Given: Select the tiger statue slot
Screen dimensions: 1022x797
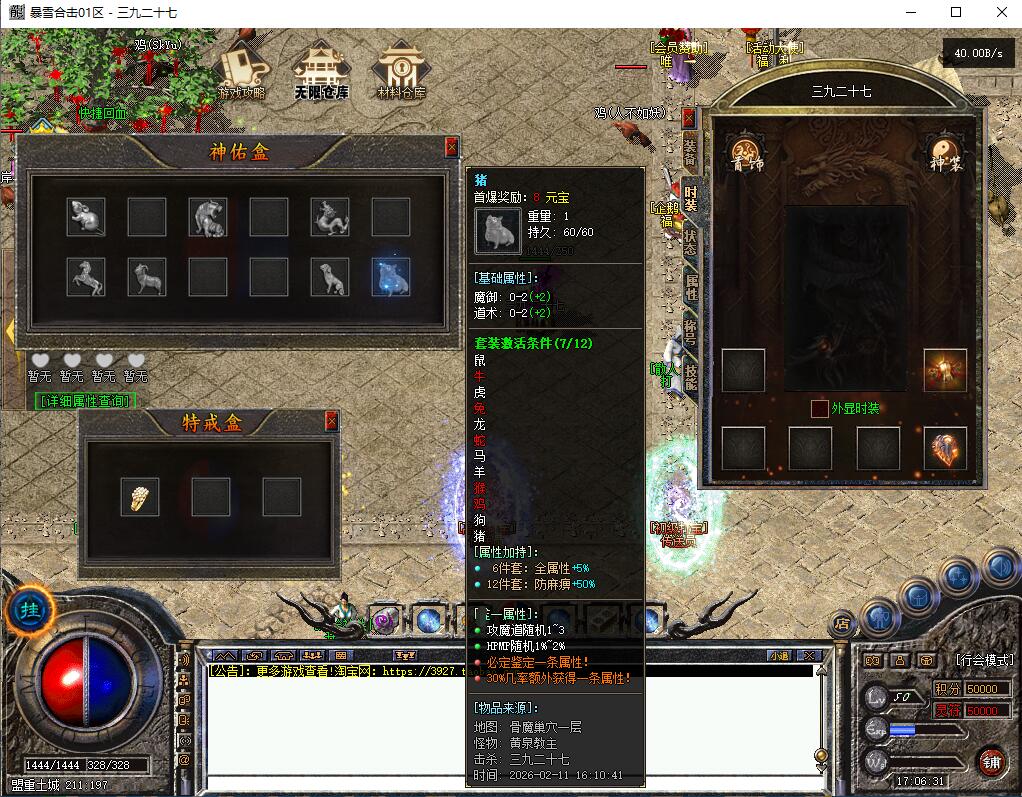Looking at the screenshot, I should [208, 217].
